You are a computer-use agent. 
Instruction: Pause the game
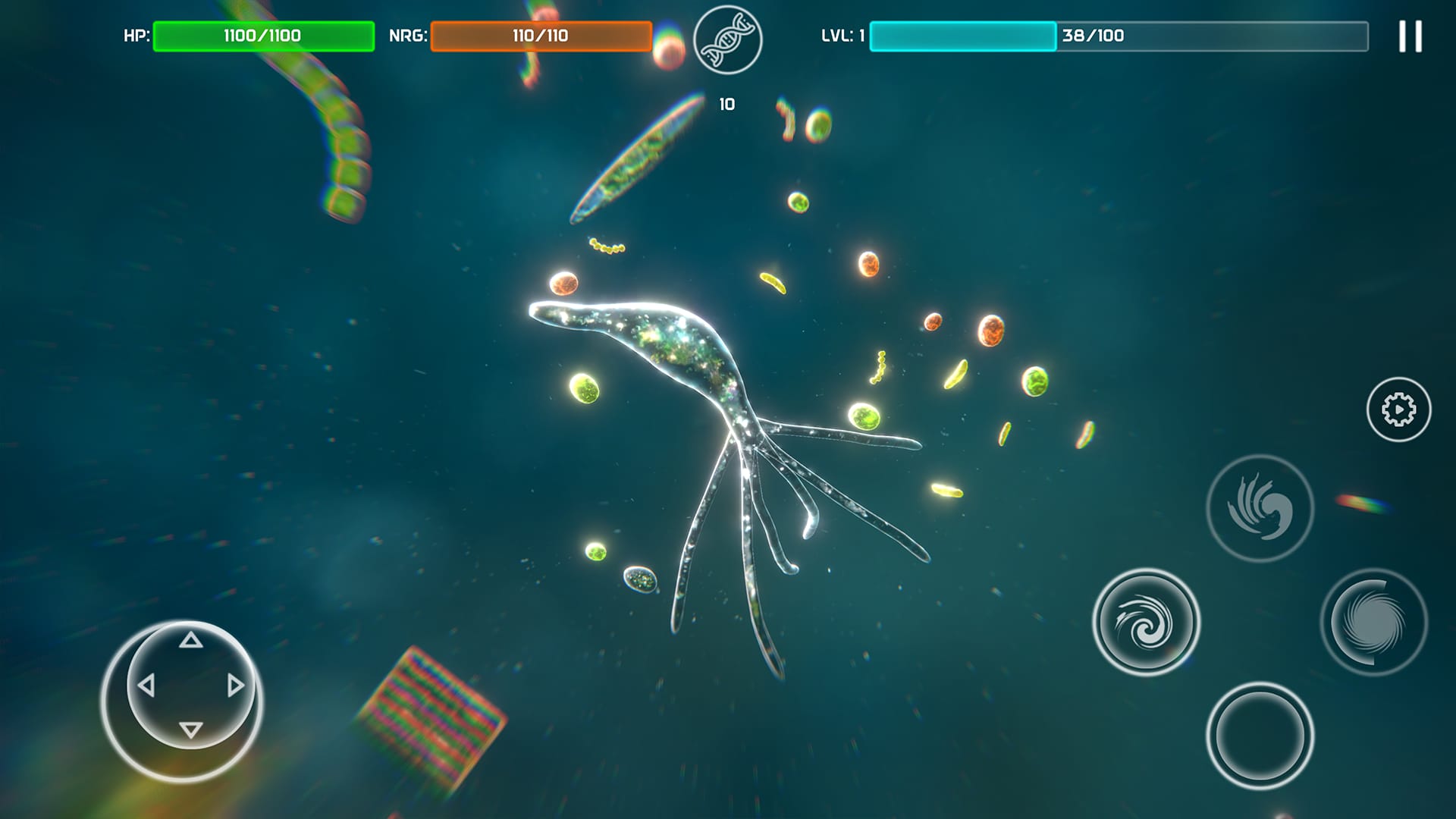[1410, 34]
